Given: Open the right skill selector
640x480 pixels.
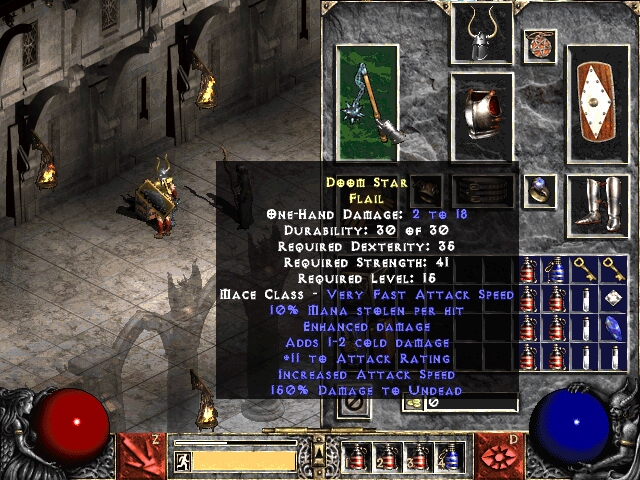Looking at the screenshot, I should pos(502,452).
